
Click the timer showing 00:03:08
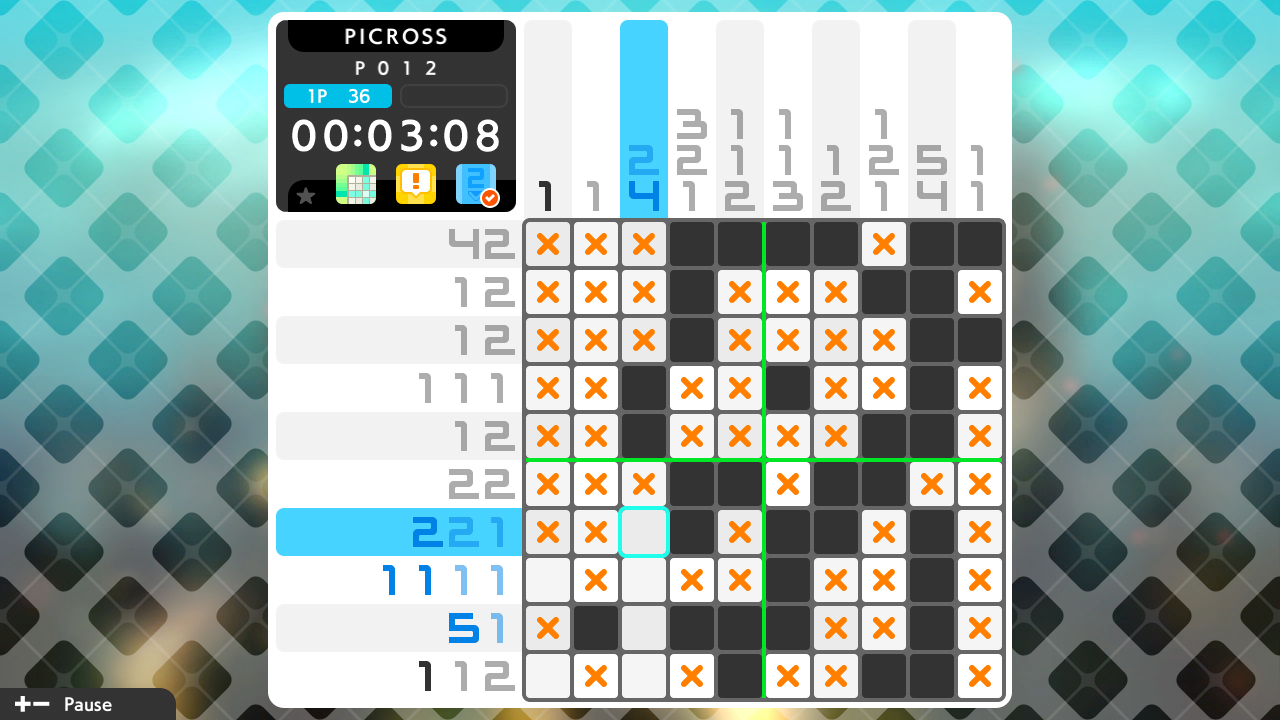[x=396, y=136]
